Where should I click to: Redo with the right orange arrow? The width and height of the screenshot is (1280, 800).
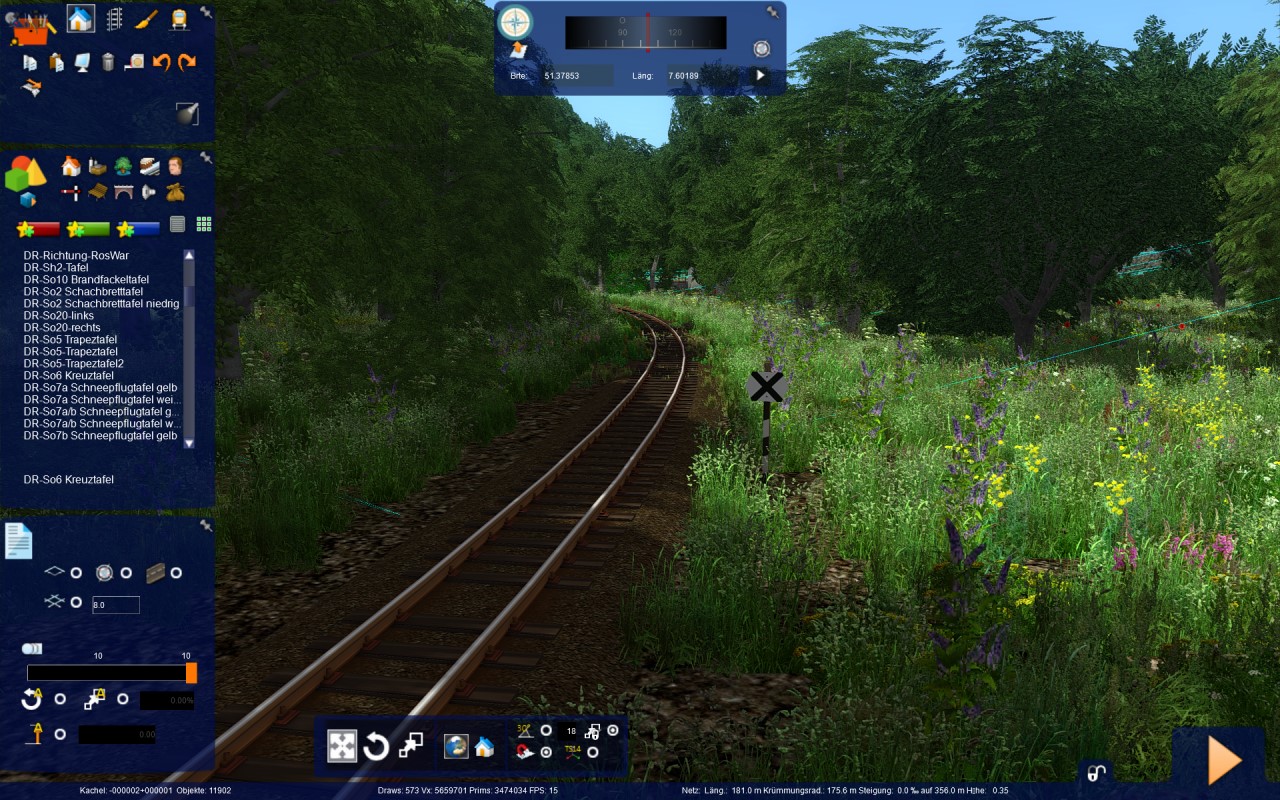tap(187, 62)
